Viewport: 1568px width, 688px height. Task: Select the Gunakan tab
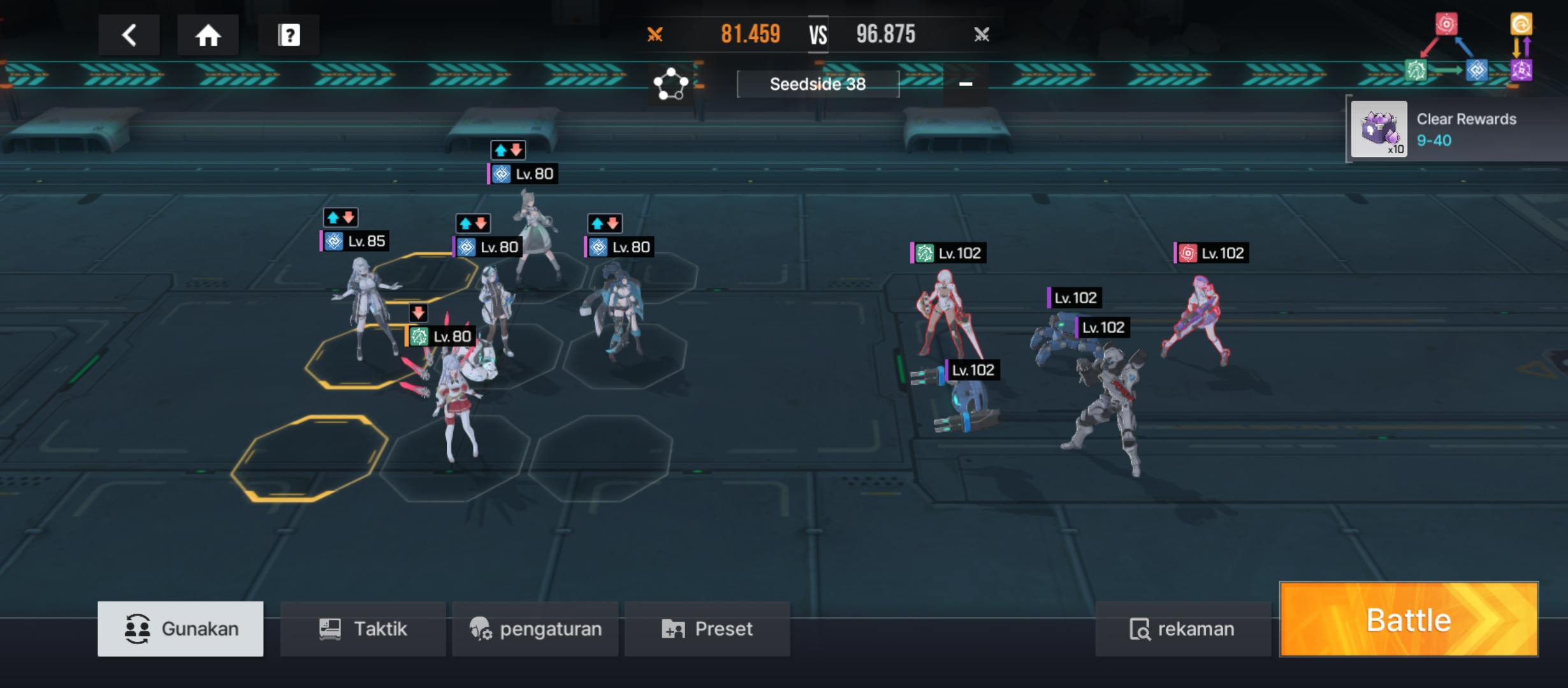tap(180, 629)
